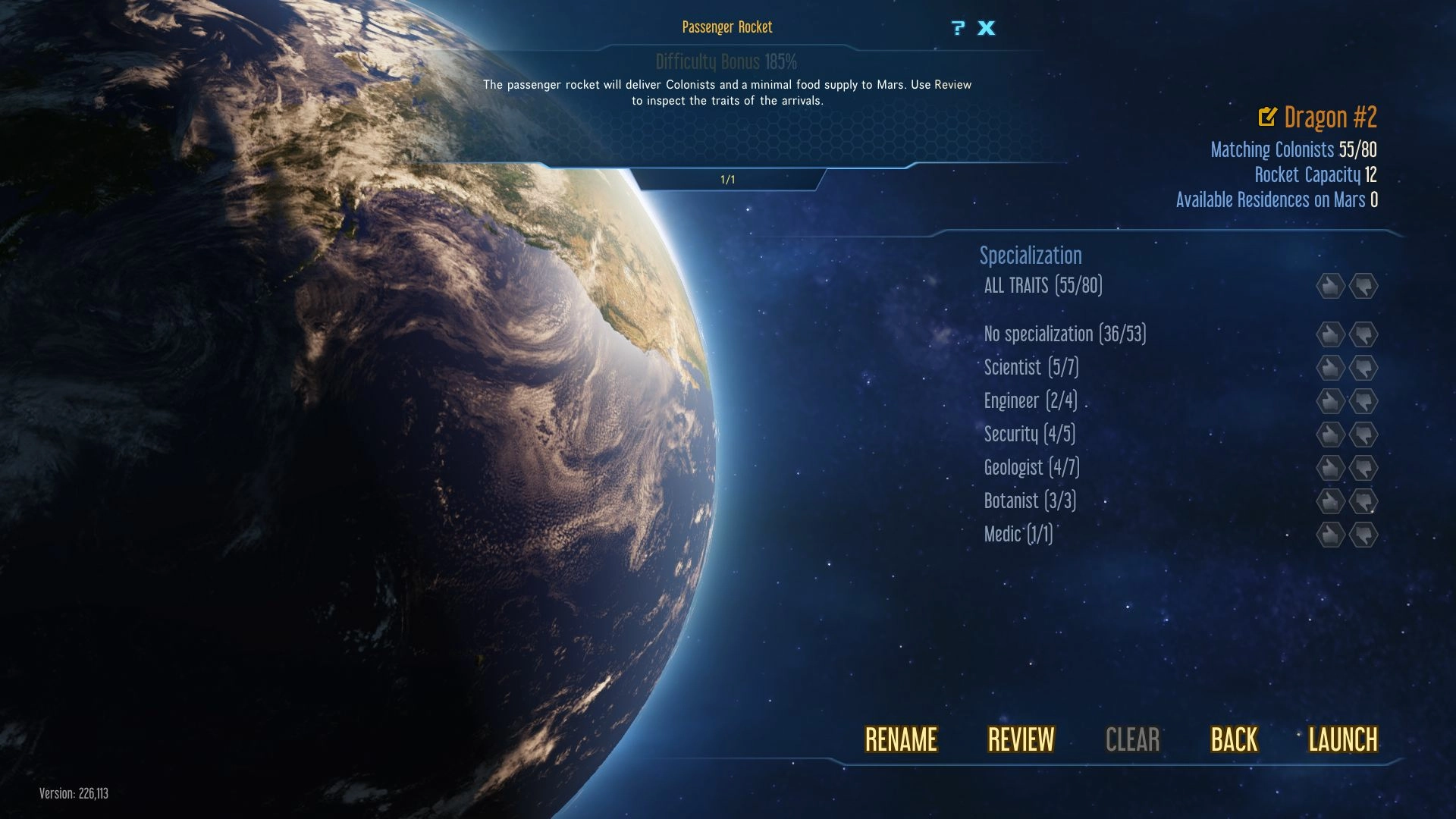Select the Medic (1/1) row label
The image size is (1456, 819).
click(1018, 535)
